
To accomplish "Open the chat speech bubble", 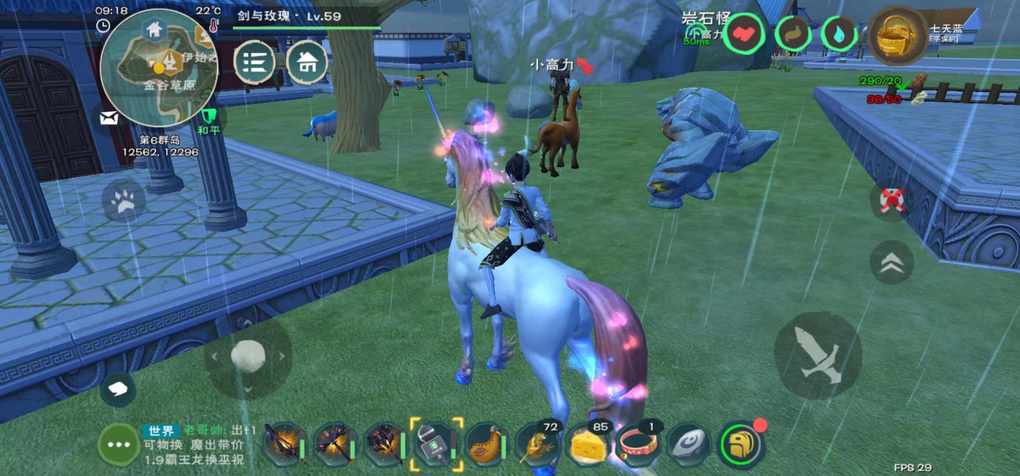I will tap(118, 386).
